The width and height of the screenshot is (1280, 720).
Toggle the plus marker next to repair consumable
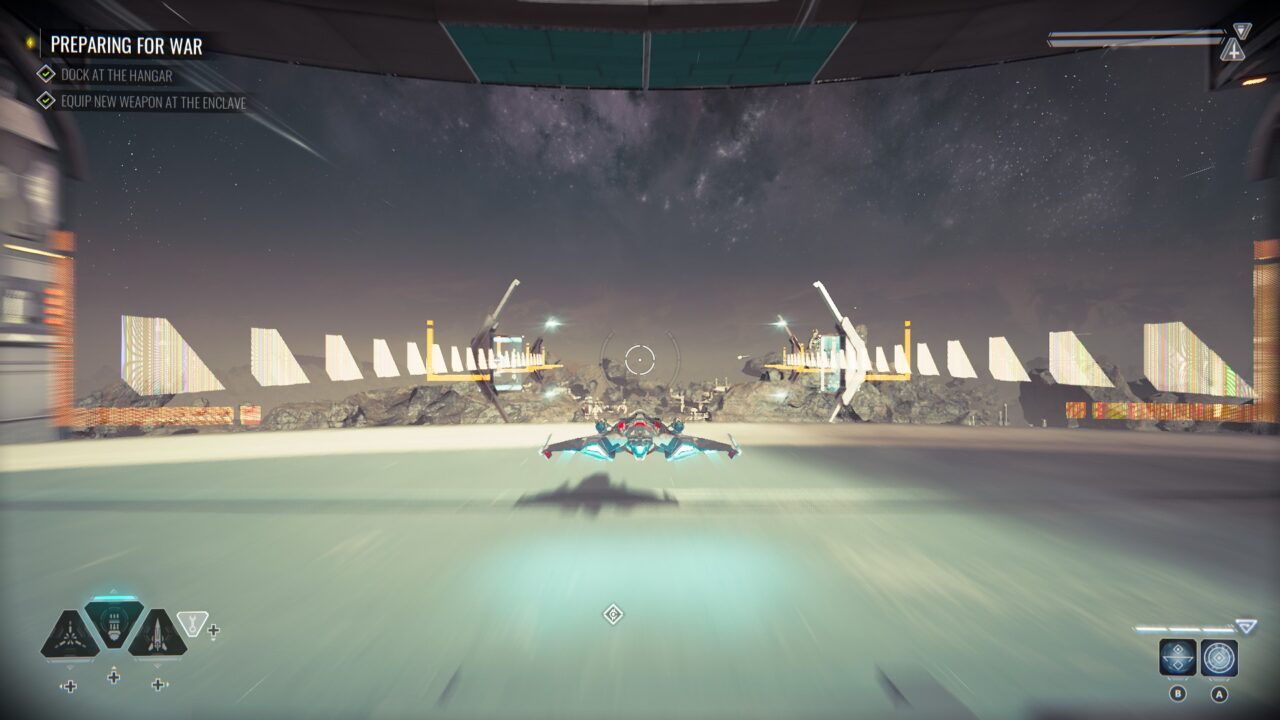(213, 631)
